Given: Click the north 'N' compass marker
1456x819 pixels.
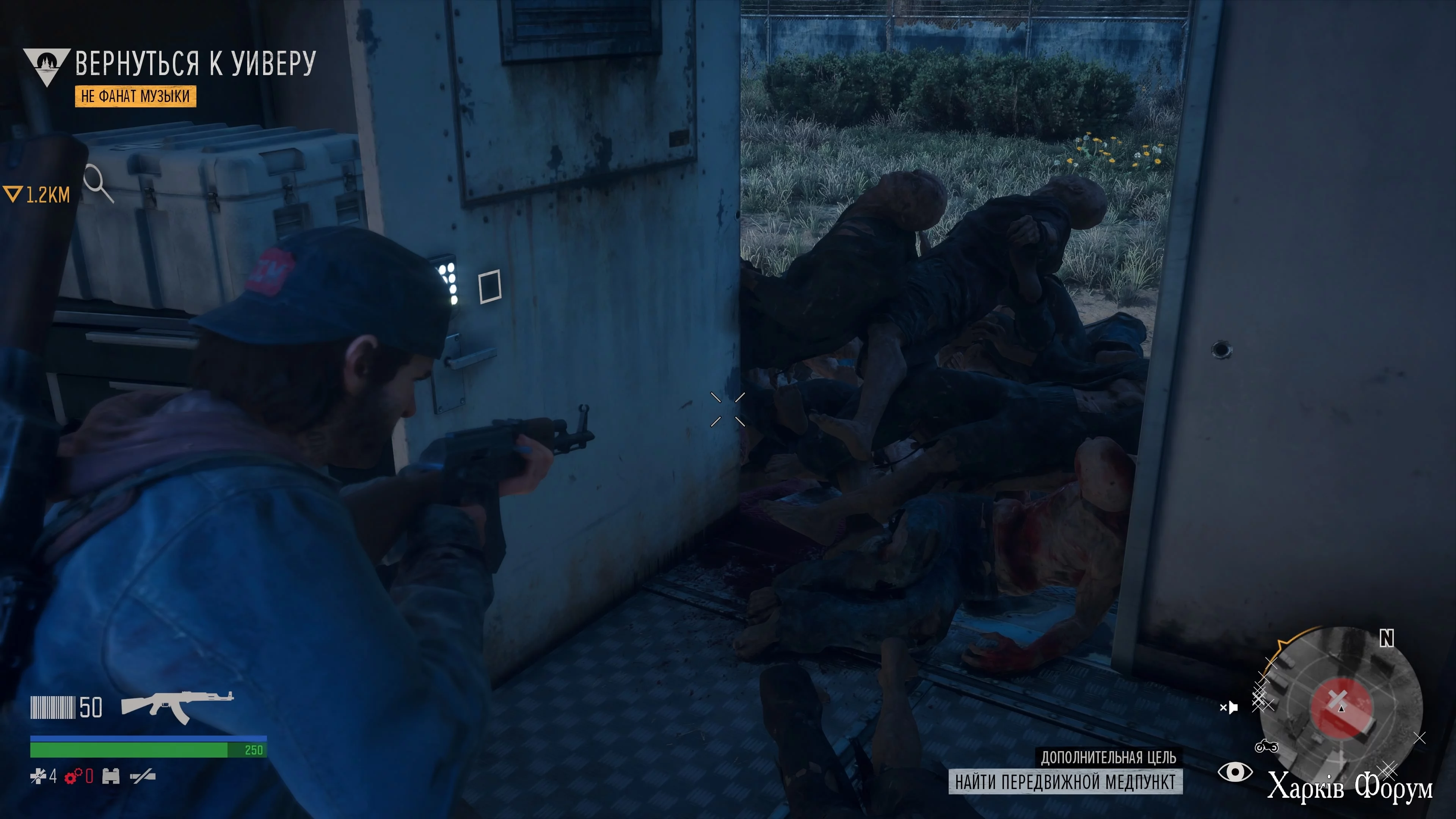Looking at the screenshot, I should [x=1387, y=638].
